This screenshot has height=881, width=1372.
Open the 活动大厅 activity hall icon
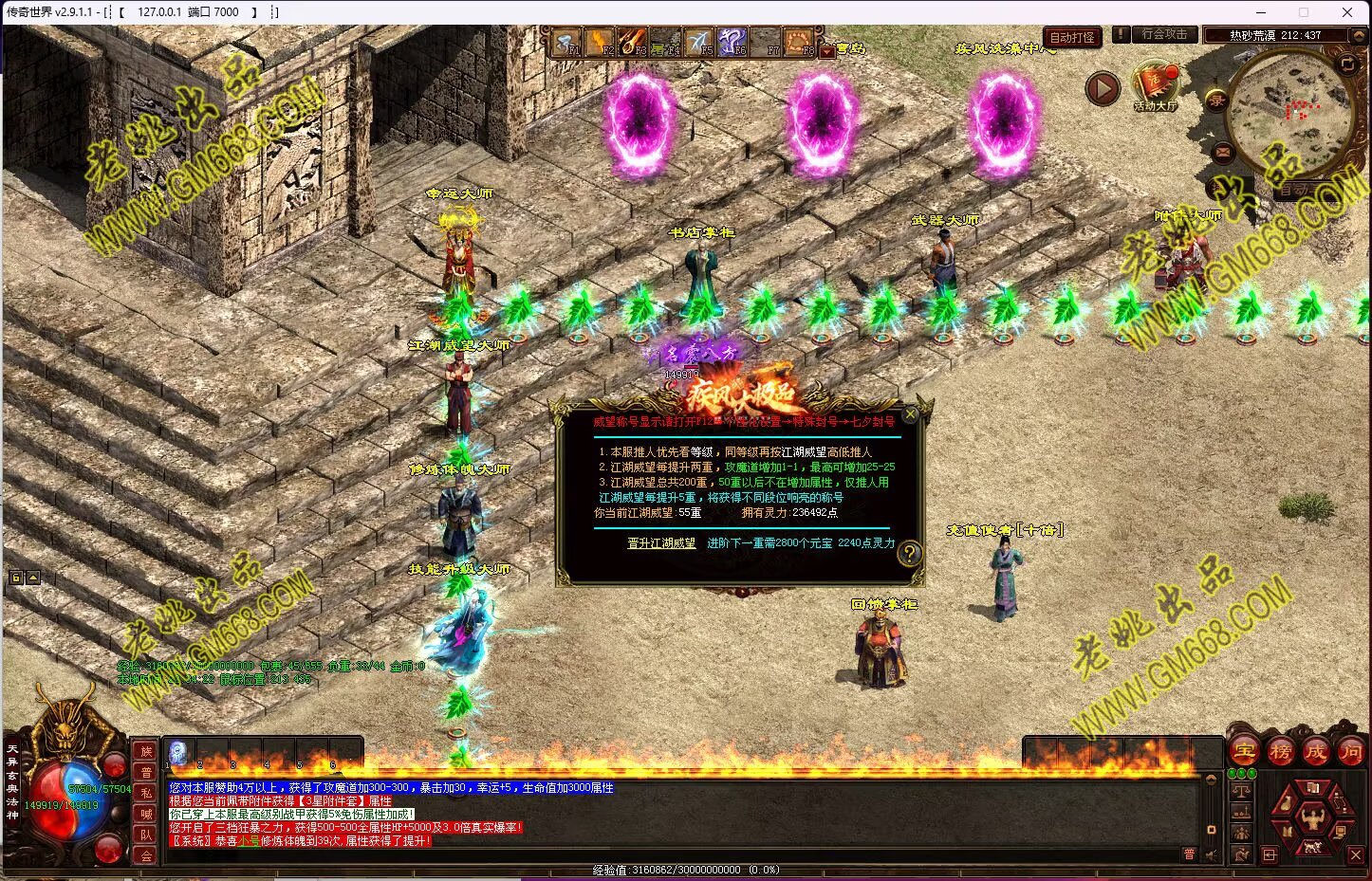[1155, 86]
